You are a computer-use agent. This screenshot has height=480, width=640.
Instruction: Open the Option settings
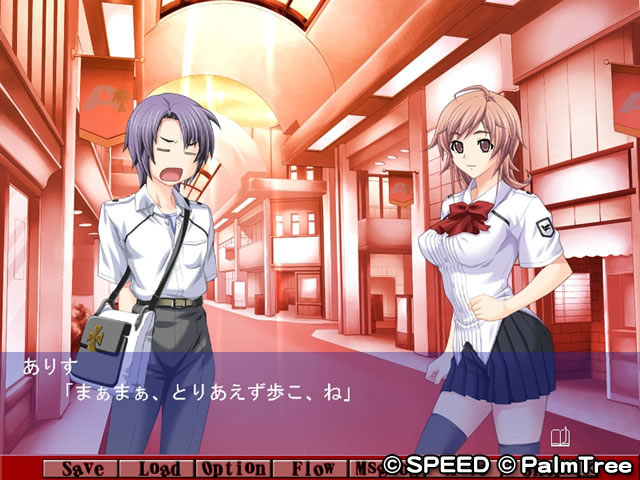[x=233, y=468]
